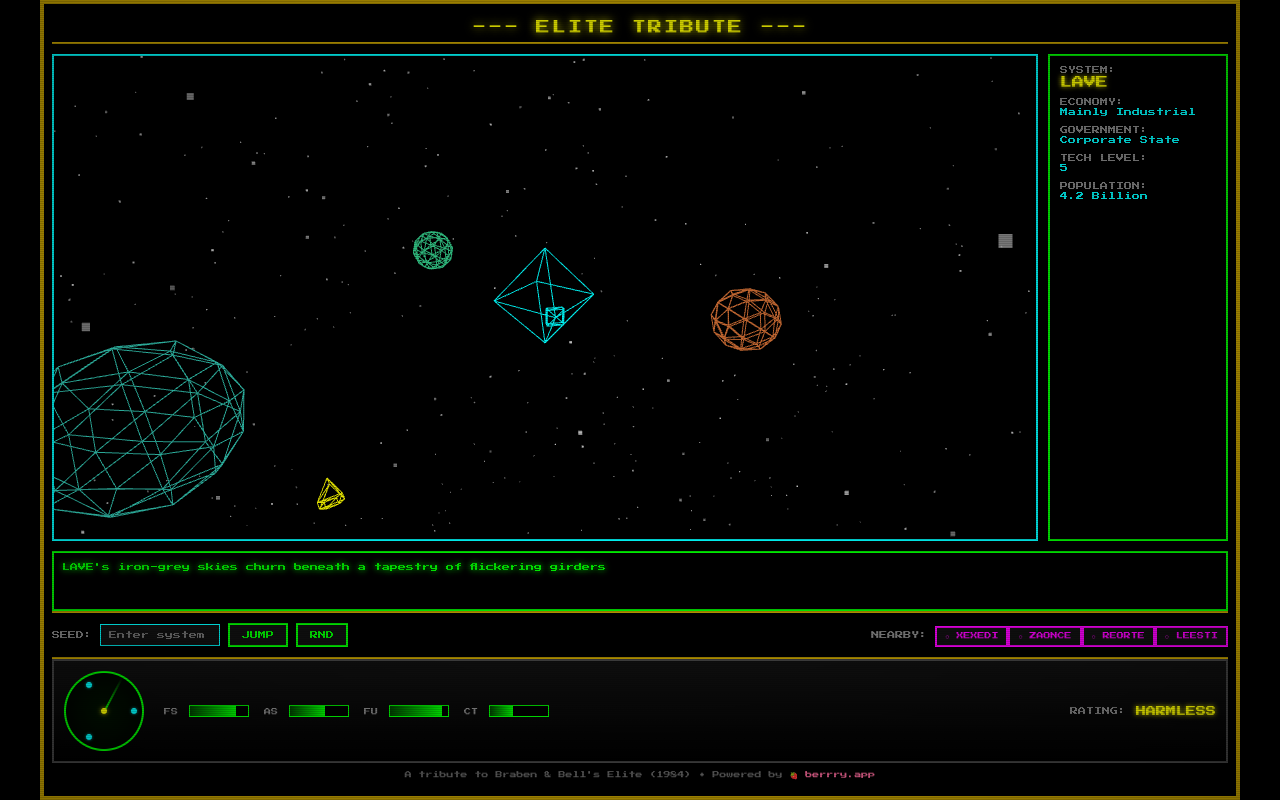This screenshot has height=800, width=1280.
Task: Toggle the indicator beside ZAONCE
Action: tap(1021, 636)
